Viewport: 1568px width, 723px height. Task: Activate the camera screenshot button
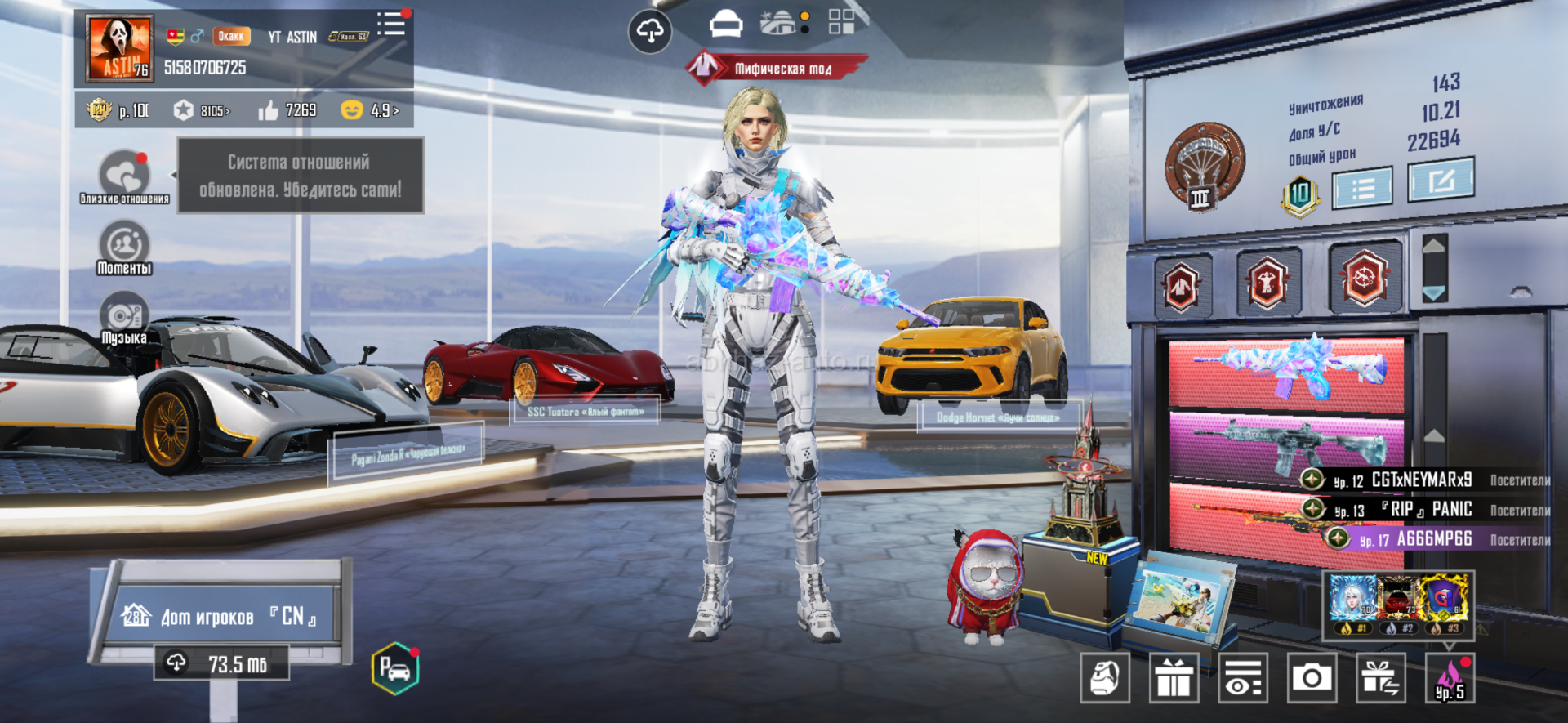click(x=1312, y=678)
